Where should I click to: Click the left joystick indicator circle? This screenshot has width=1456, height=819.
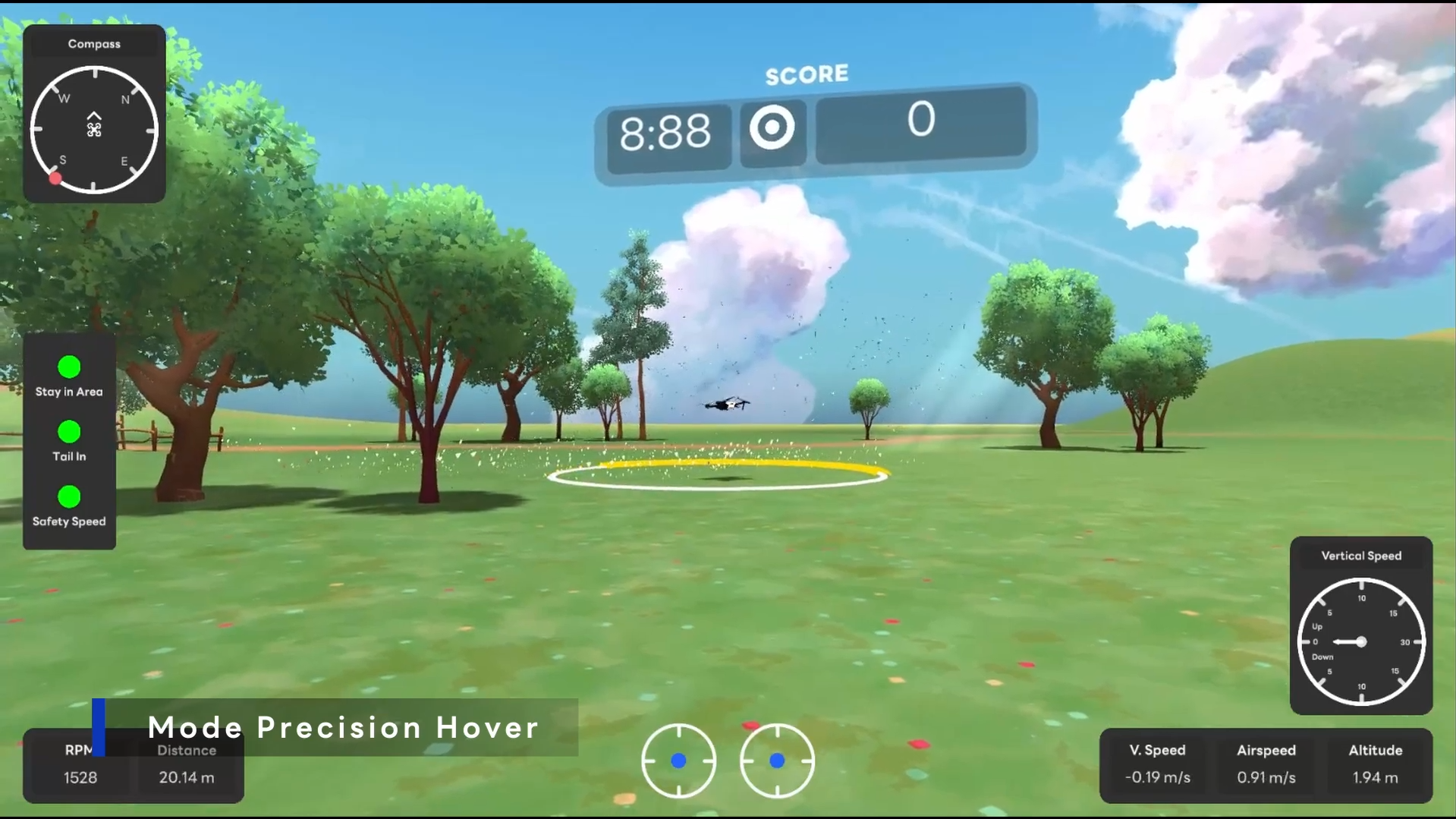tap(678, 760)
